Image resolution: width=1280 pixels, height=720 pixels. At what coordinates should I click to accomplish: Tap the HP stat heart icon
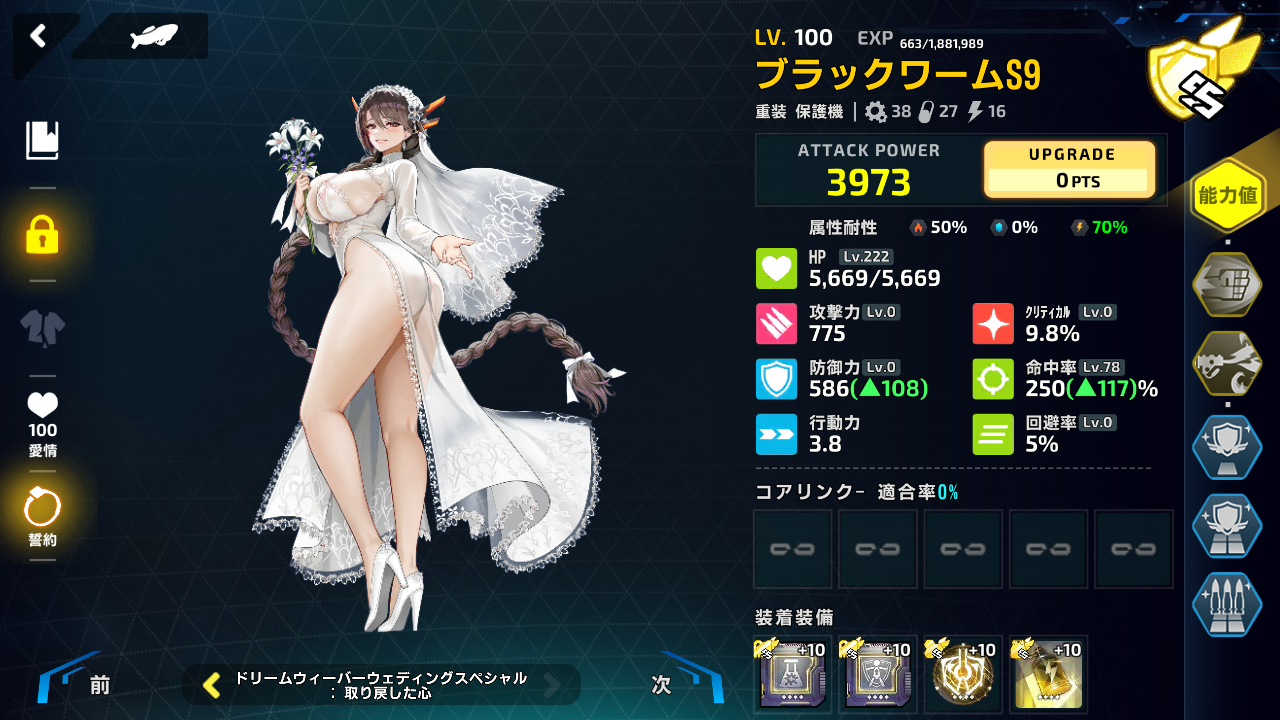[776, 269]
